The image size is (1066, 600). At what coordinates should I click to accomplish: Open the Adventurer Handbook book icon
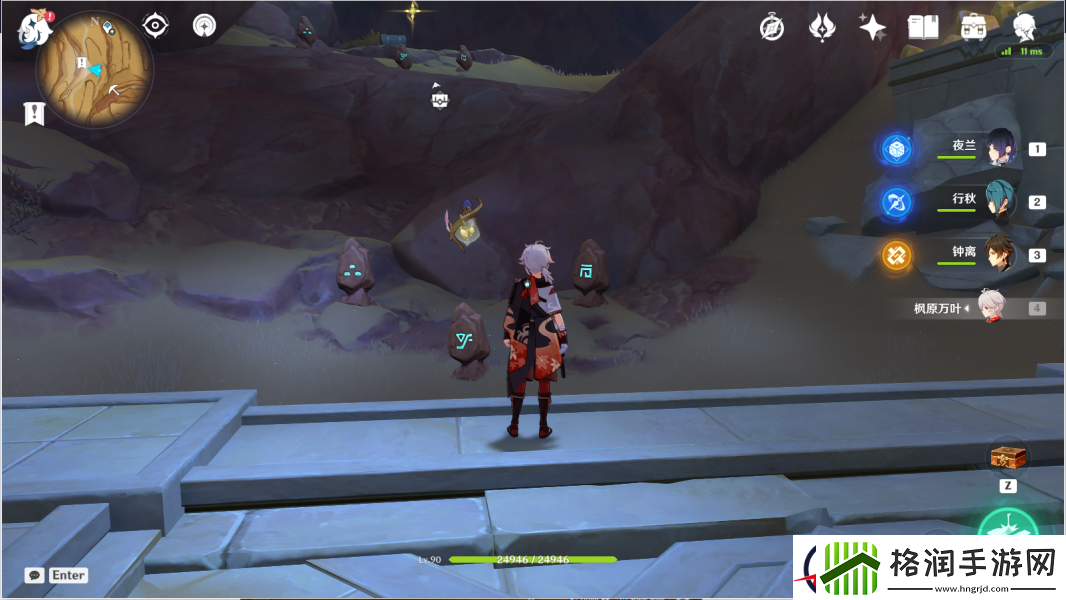[x=923, y=27]
